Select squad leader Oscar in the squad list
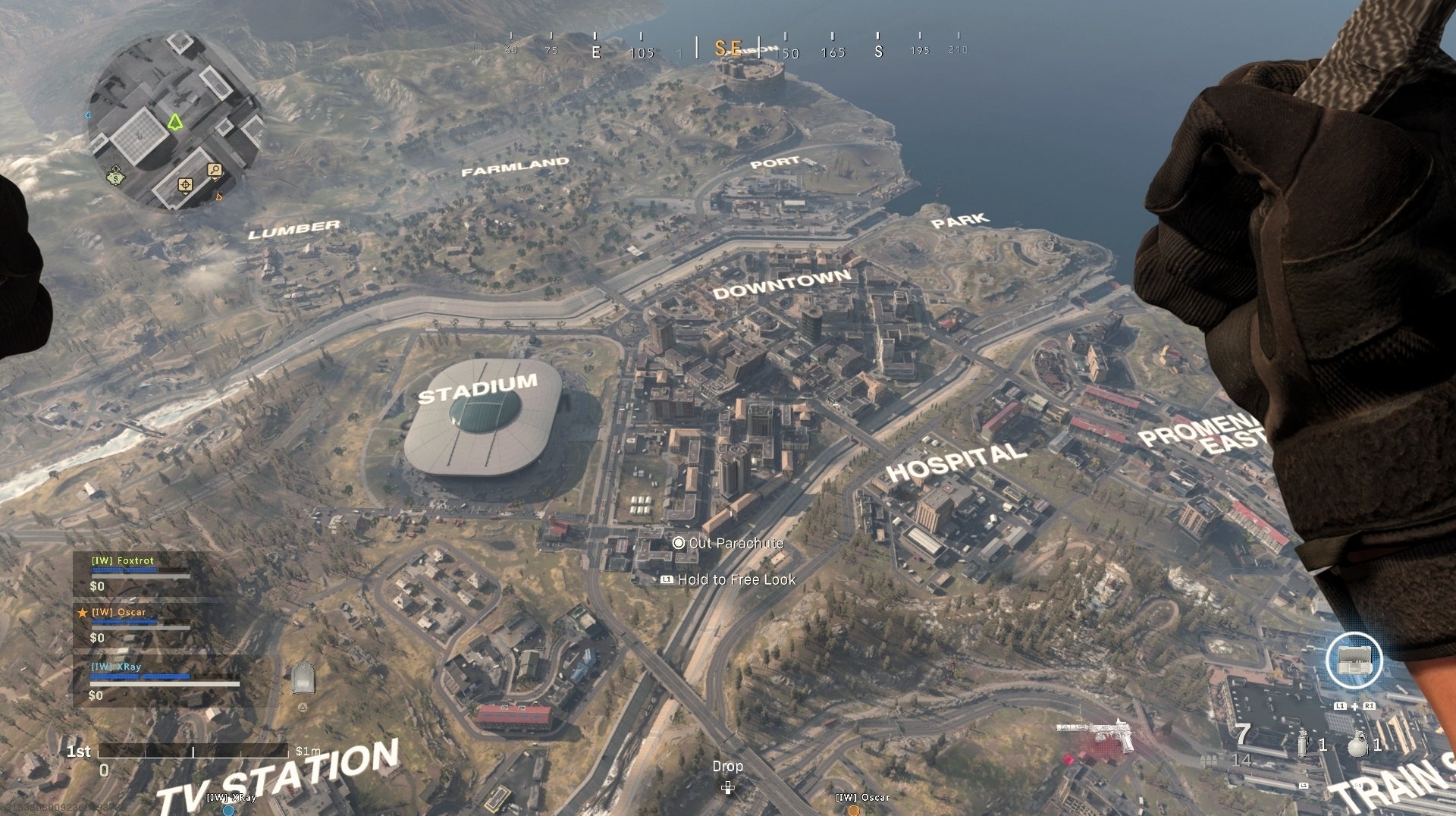1456x816 pixels. pyautogui.click(x=119, y=612)
